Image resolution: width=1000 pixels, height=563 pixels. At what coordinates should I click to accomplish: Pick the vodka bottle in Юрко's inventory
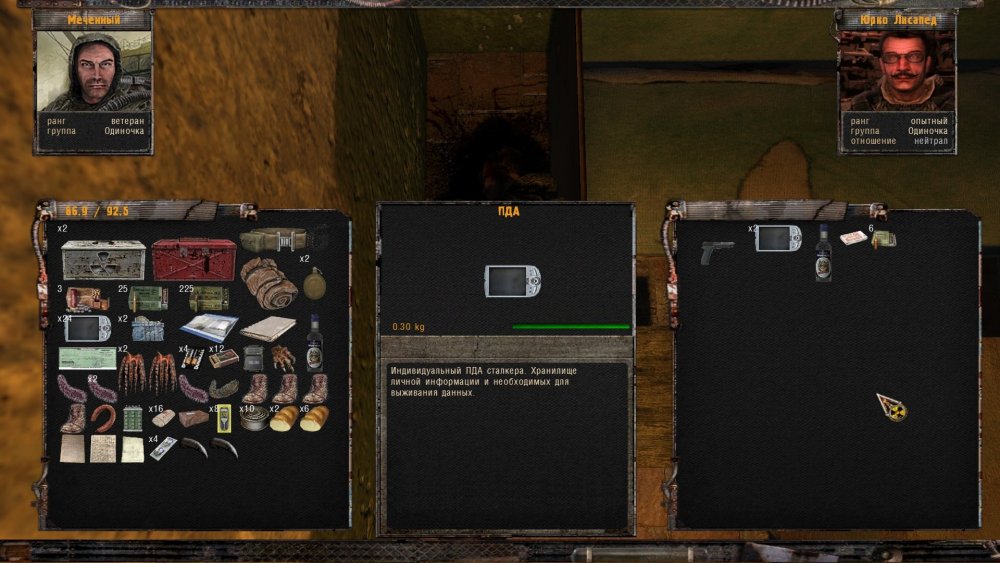coord(823,252)
